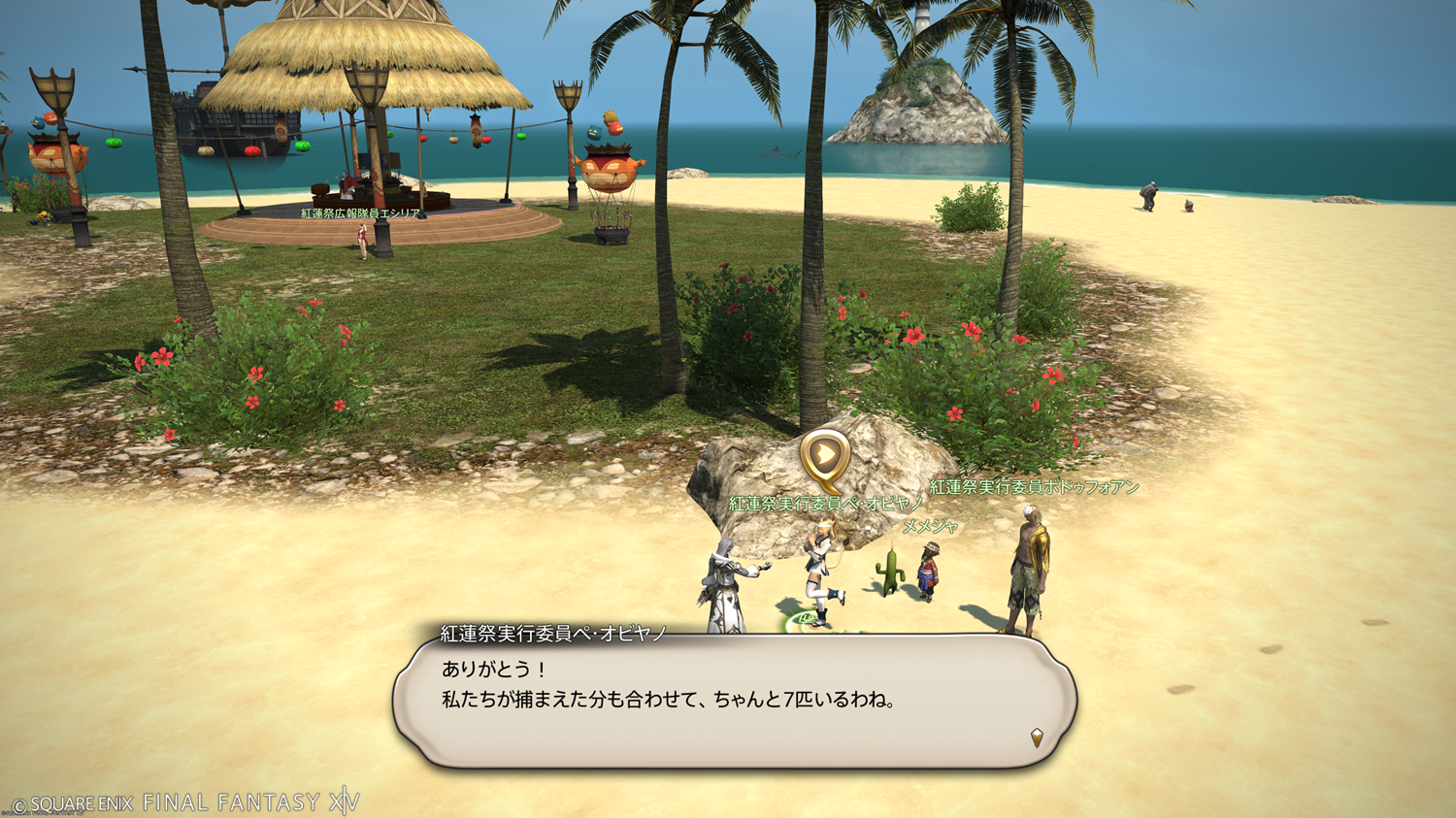The height and width of the screenshot is (818, 1456).
Task: Select the 紅蓮祭実行委員ボドゥフォアン nameplate
Action: click(x=1034, y=487)
